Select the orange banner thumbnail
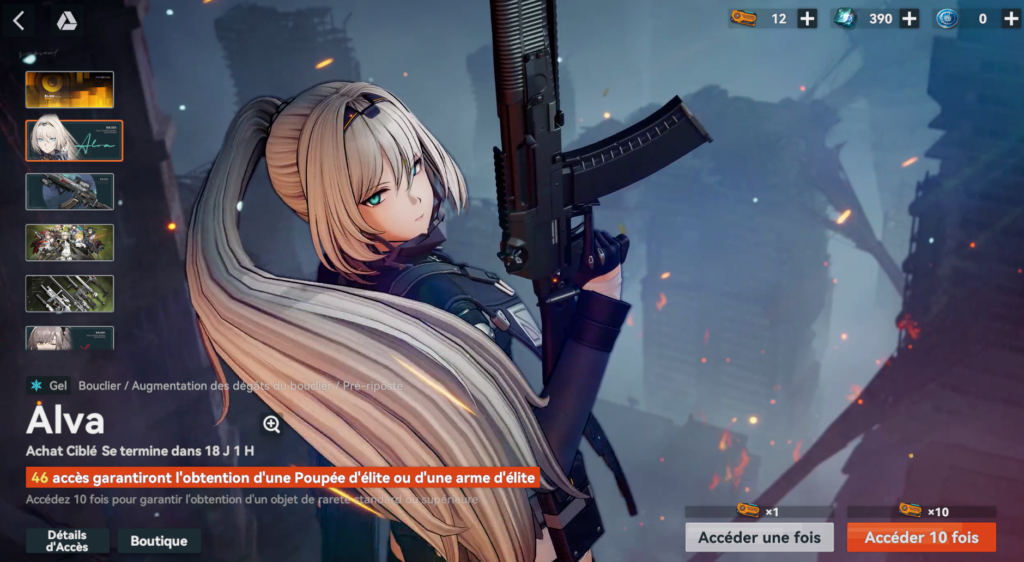Screen dimensions: 1024x562 (70, 89)
